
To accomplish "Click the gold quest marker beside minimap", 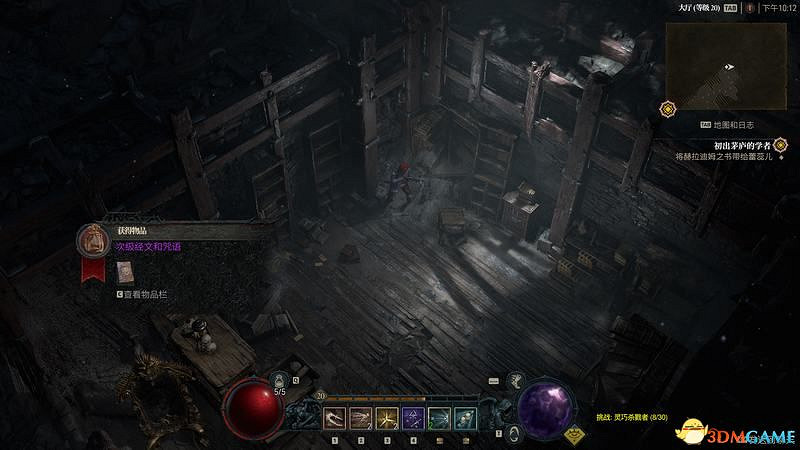I will [667, 107].
